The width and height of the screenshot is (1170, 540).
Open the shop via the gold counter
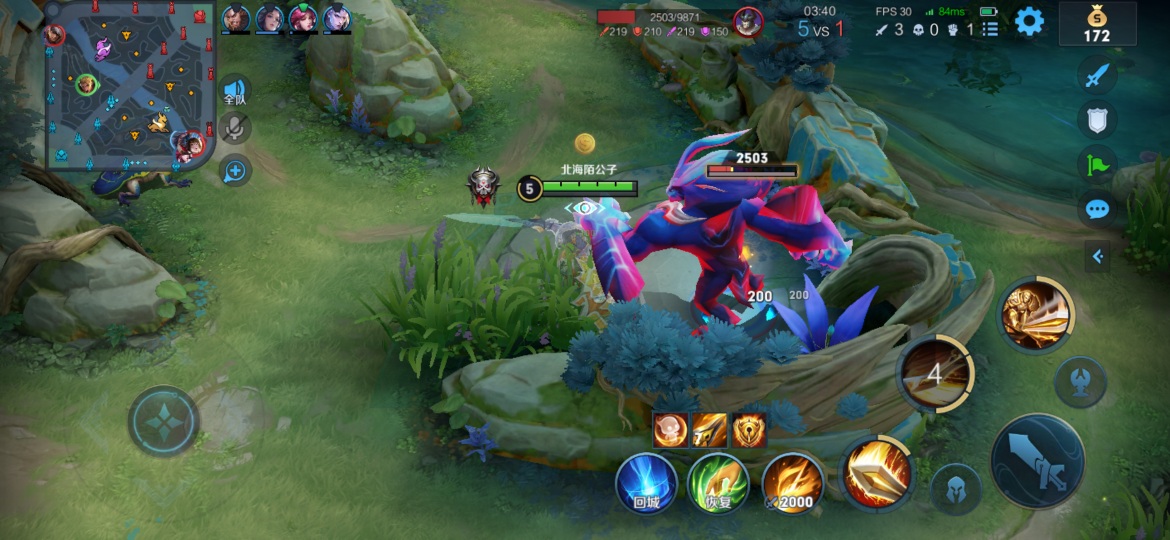1097,25
